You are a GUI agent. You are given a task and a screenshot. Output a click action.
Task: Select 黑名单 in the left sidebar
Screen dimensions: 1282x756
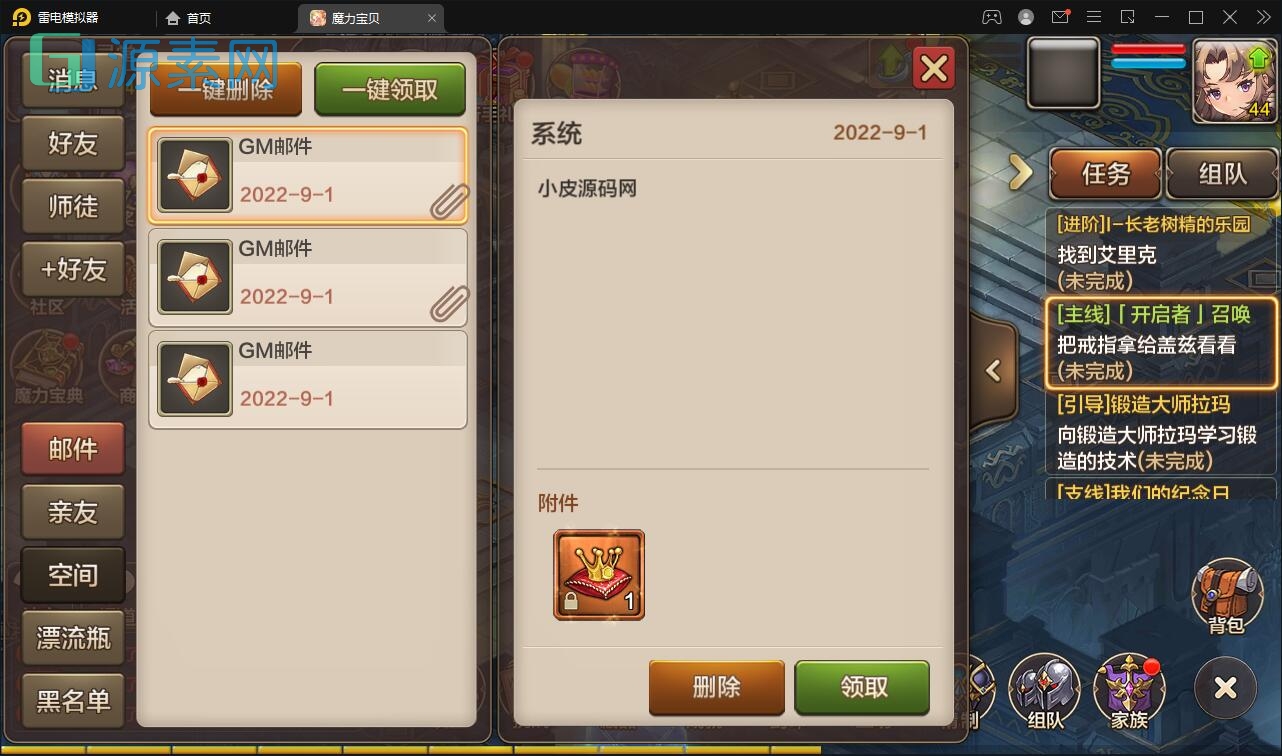(x=71, y=701)
